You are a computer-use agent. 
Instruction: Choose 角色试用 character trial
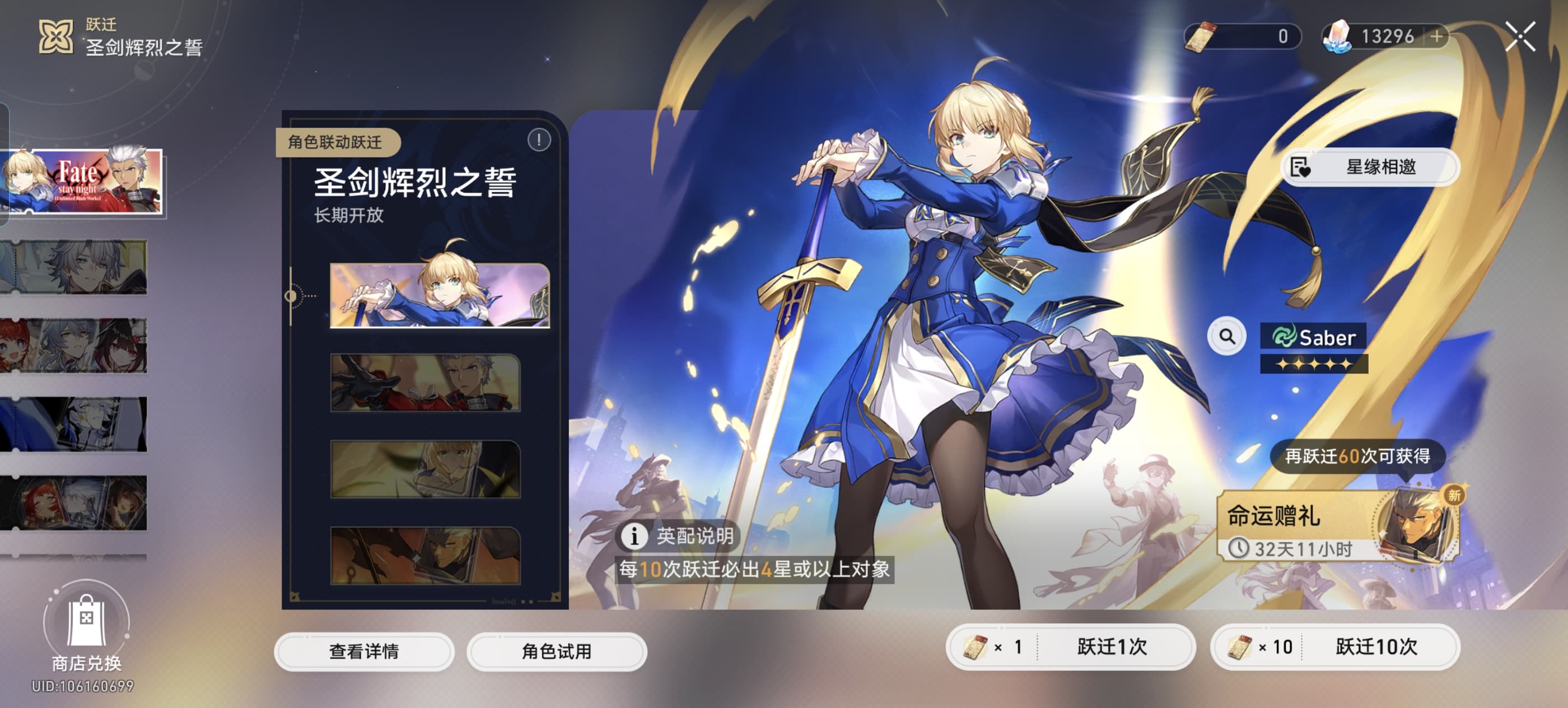coord(556,651)
